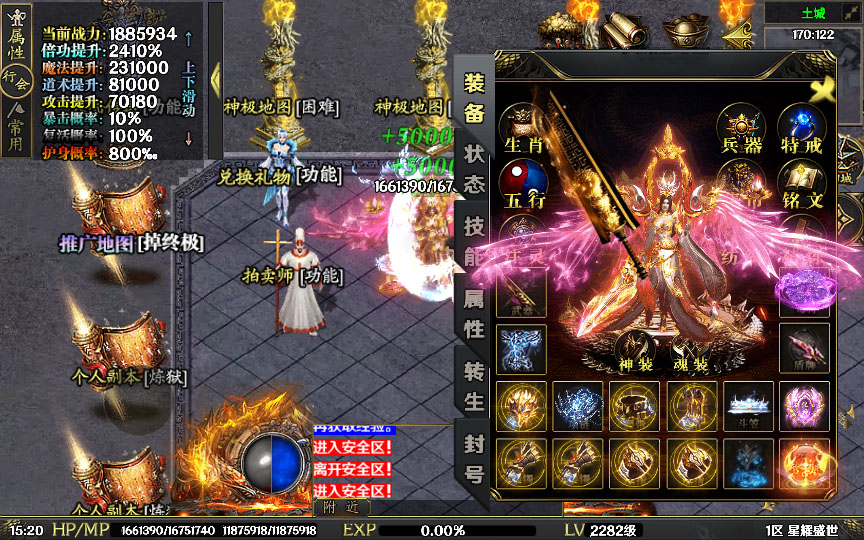Image resolution: width=864 pixels, height=540 pixels.
Task: Select the 盾牌 shield equipment slot
Action: click(x=805, y=348)
